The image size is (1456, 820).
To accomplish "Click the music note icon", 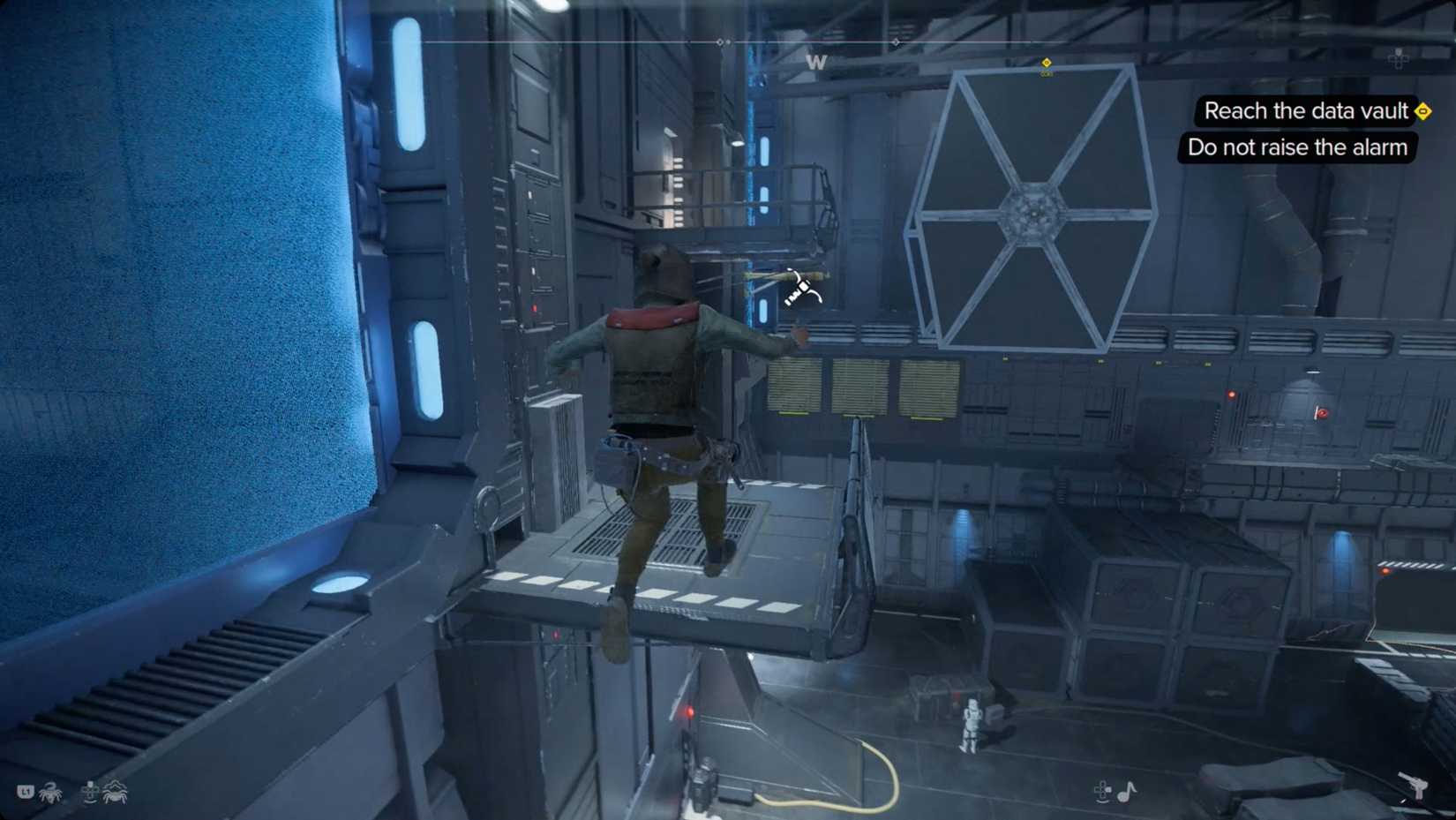I will (1127, 792).
